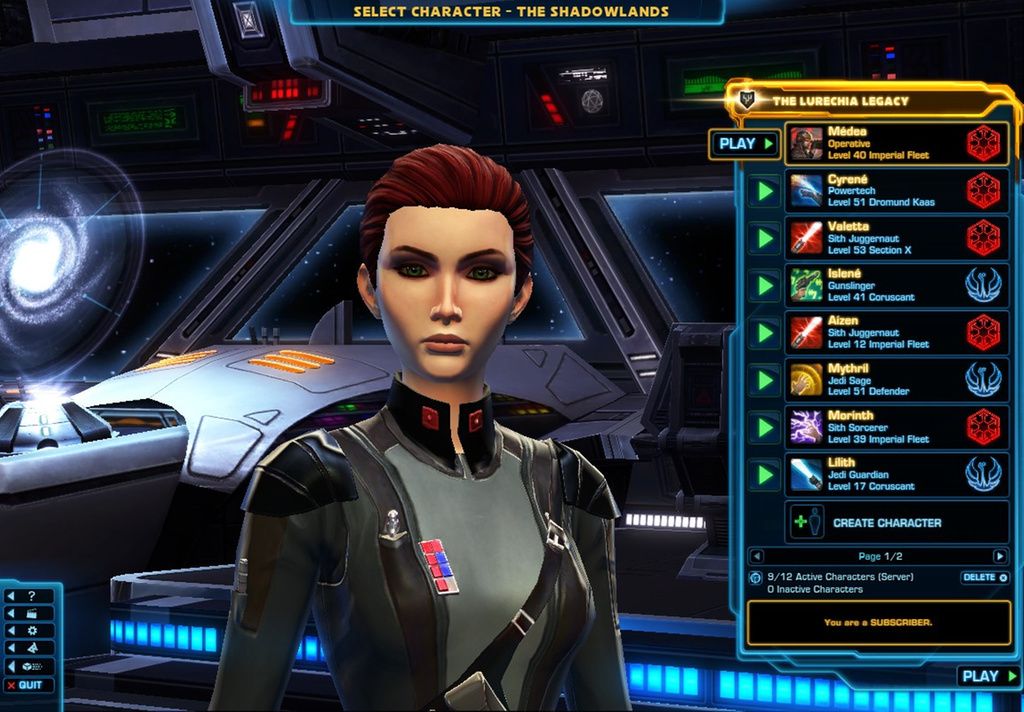This screenshot has height=712, width=1024.
Task: Click the large Play button below the subscriber panel
Action: 987,677
